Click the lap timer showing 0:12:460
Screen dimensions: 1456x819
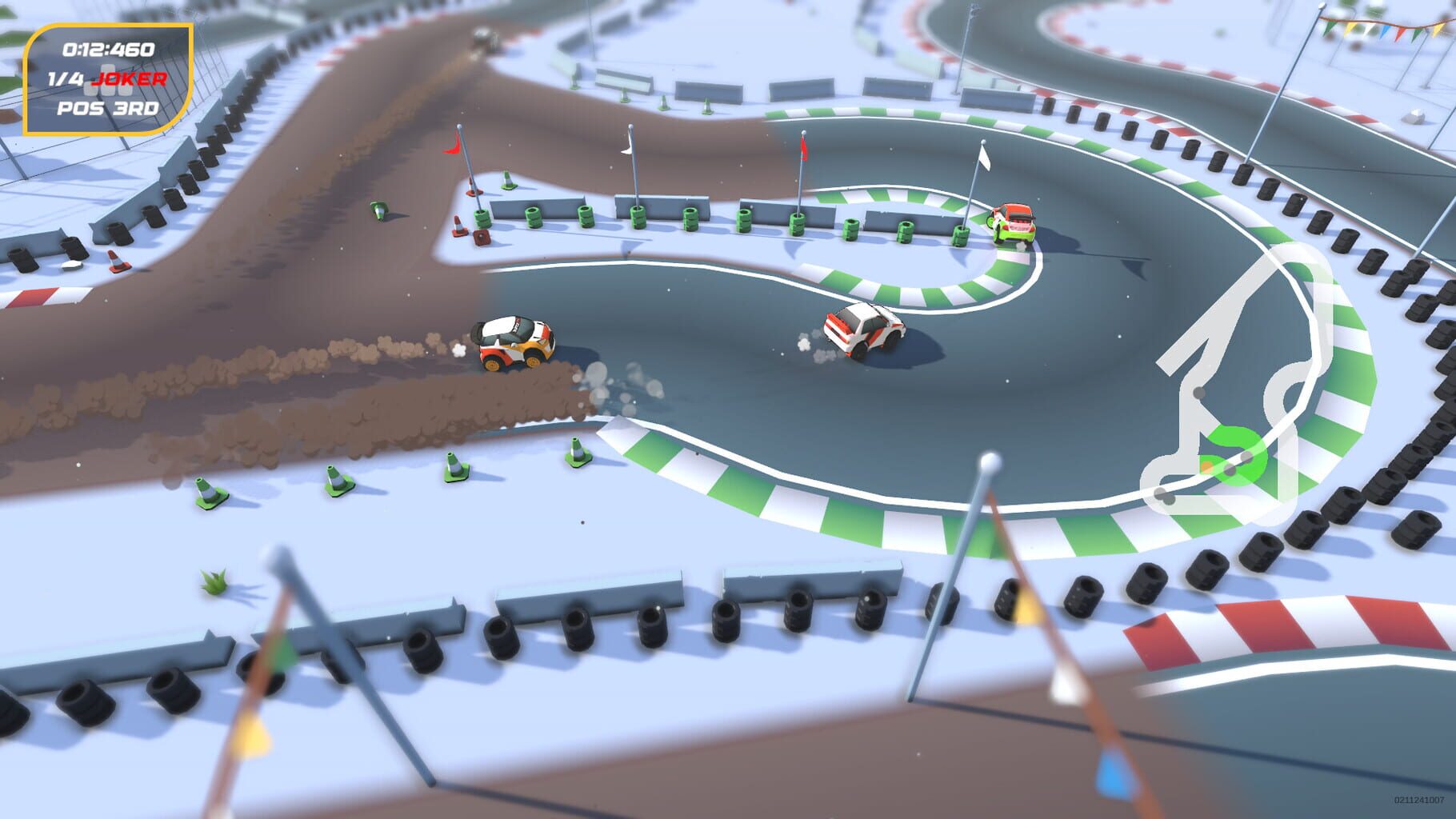tap(110, 48)
